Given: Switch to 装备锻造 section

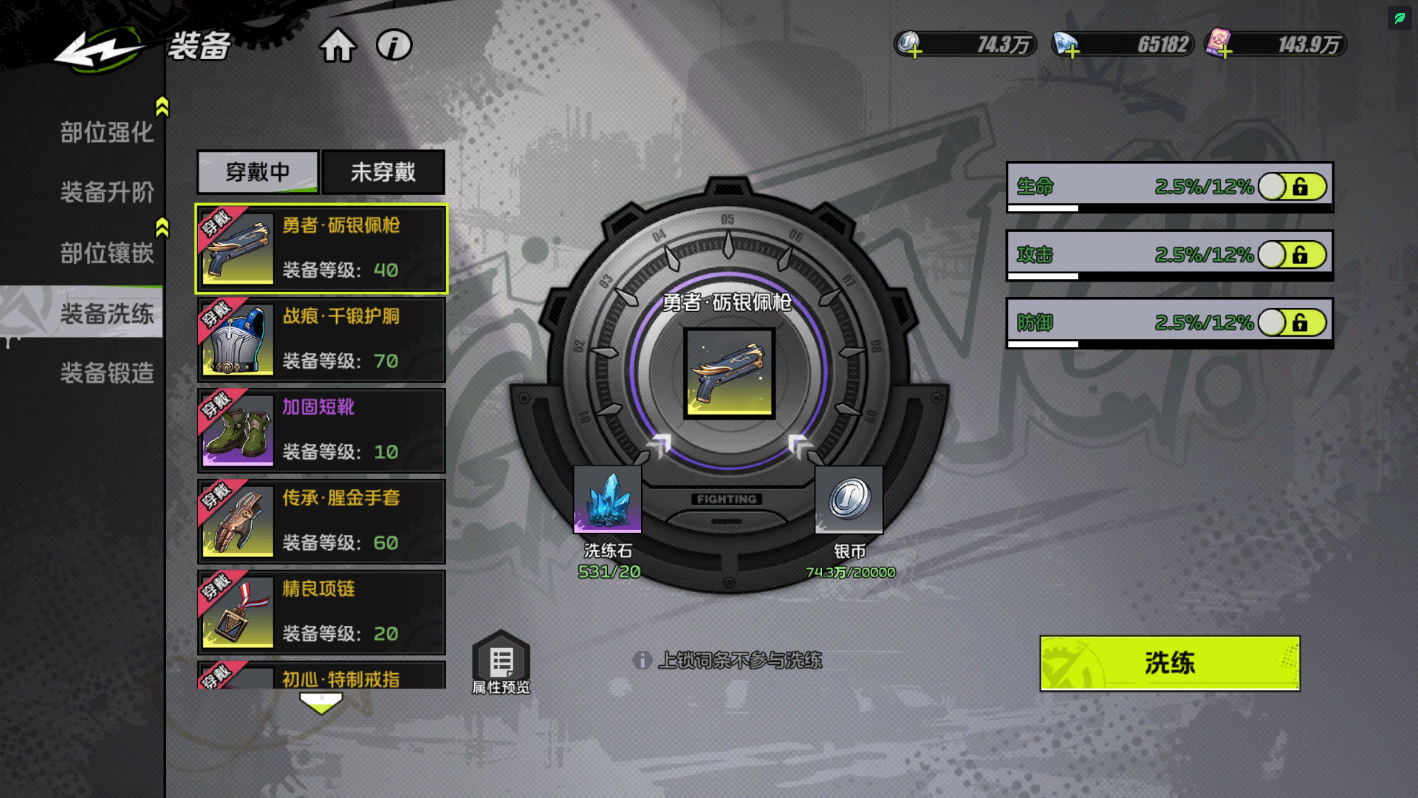Looking at the screenshot, I should 106,373.
